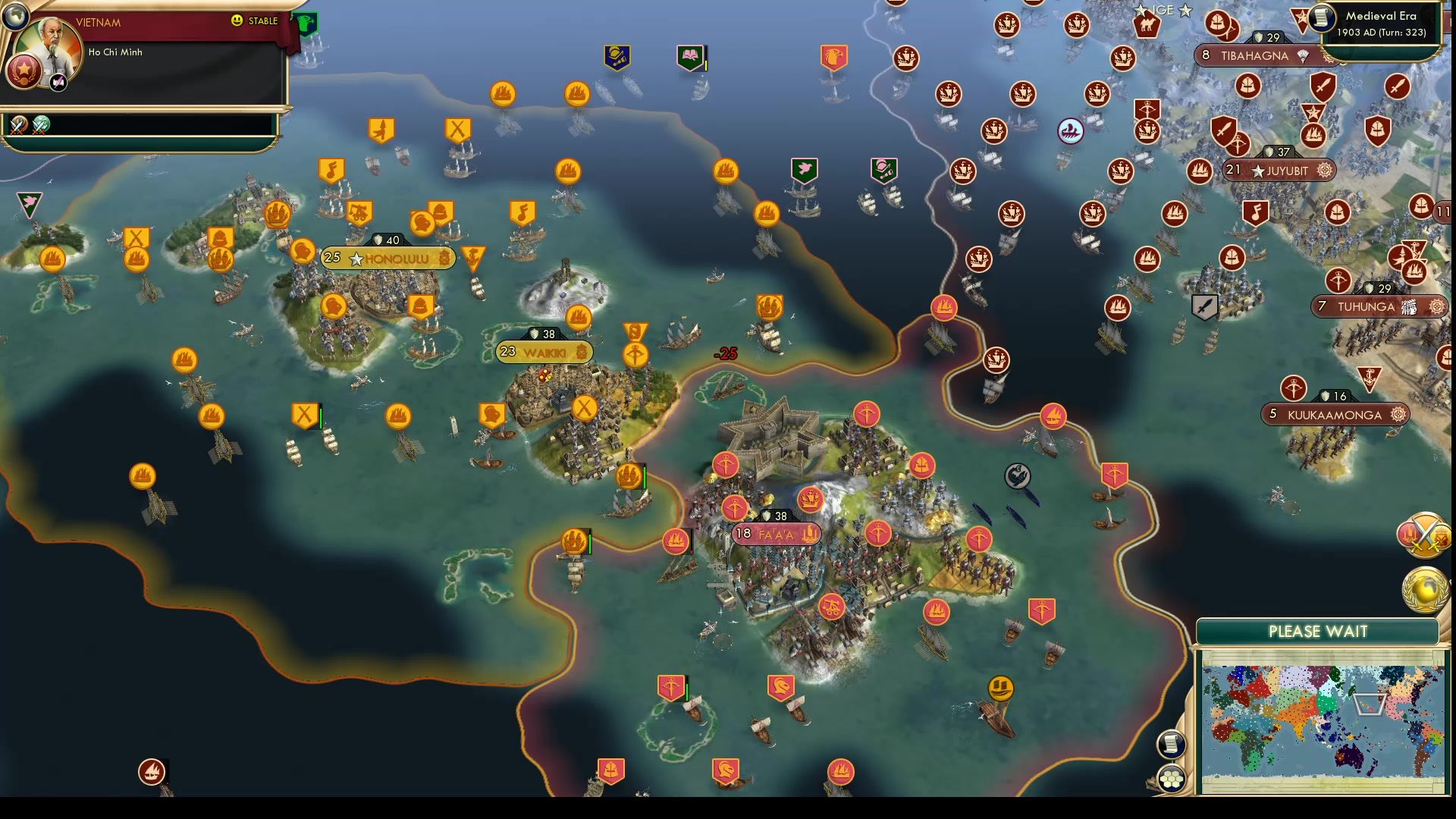Click the STABLE smiley status icon
Image resolution: width=1456 pixels, height=819 pixels.
coord(237,21)
